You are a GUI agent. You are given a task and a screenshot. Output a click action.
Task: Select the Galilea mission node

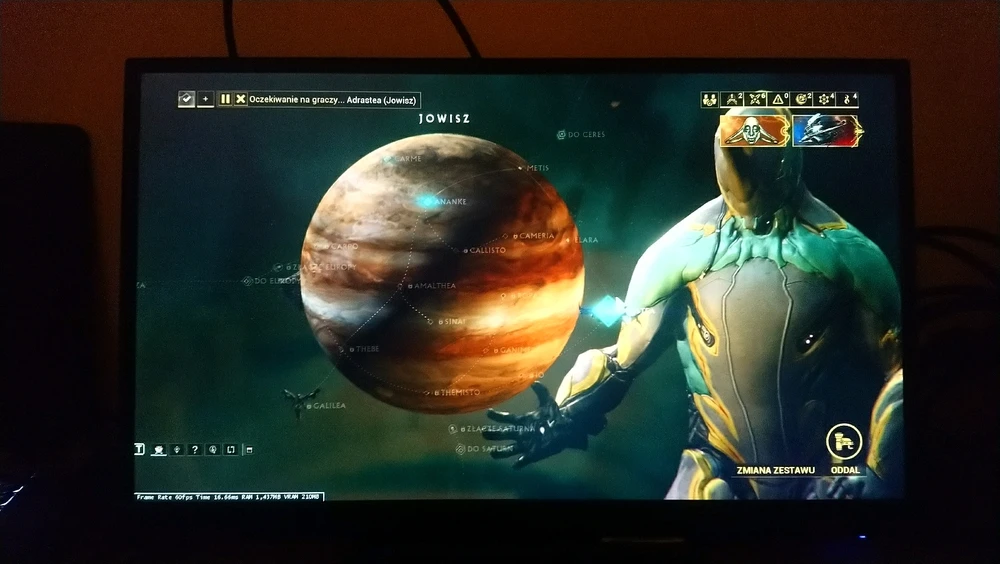310,406
